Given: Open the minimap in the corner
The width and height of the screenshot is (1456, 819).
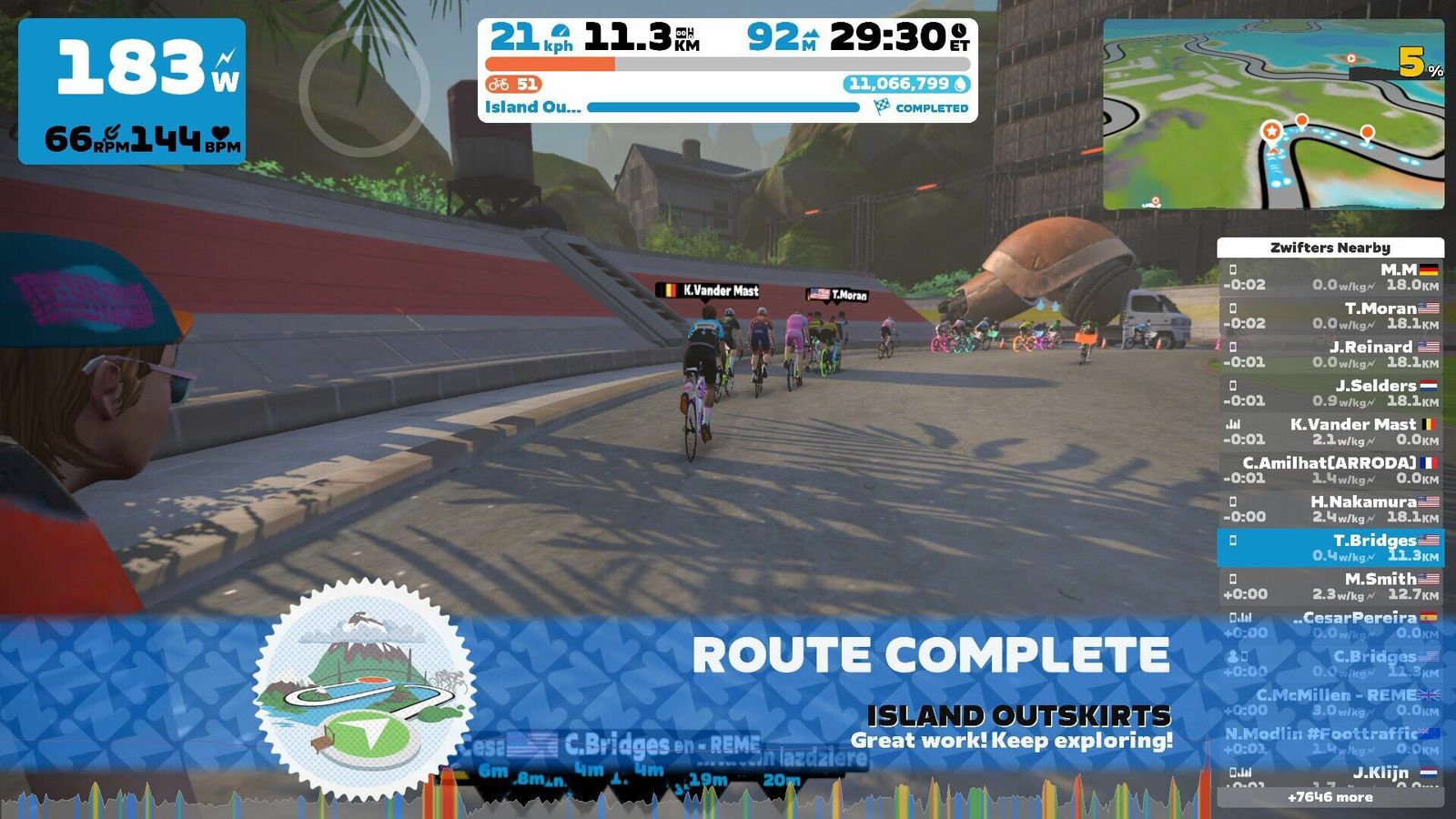Looking at the screenshot, I should [1273, 115].
